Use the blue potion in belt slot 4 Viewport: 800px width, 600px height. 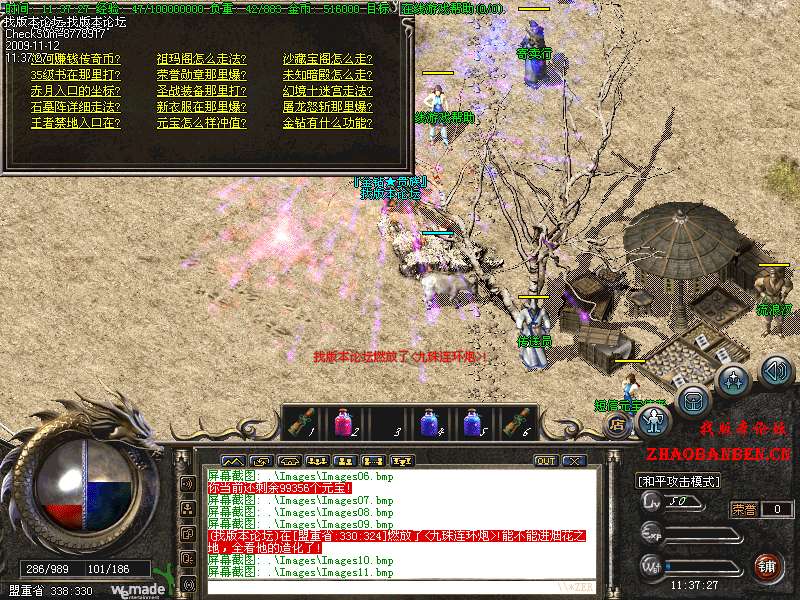coord(430,422)
